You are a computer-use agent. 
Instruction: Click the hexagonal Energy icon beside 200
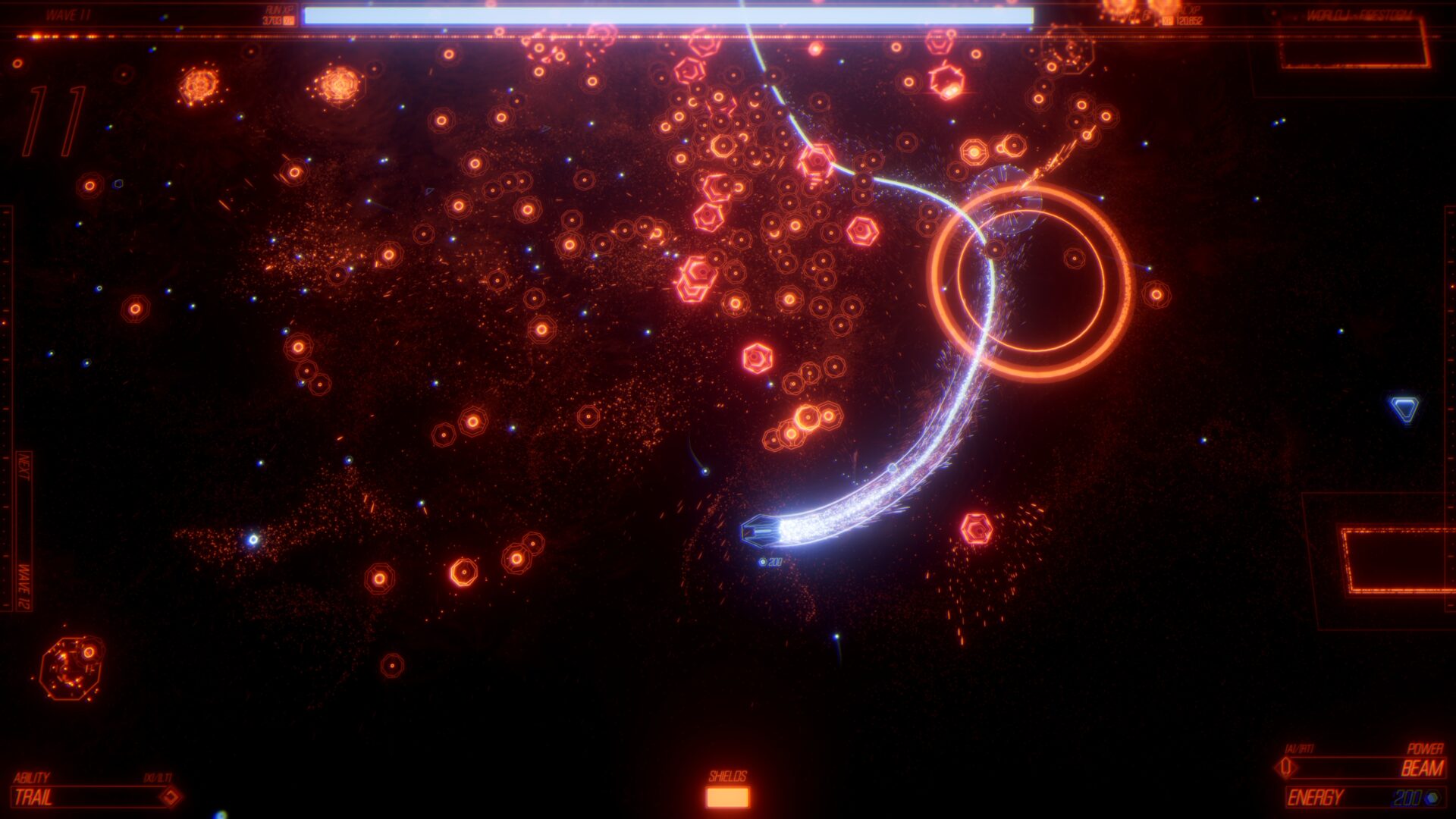[1431, 798]
